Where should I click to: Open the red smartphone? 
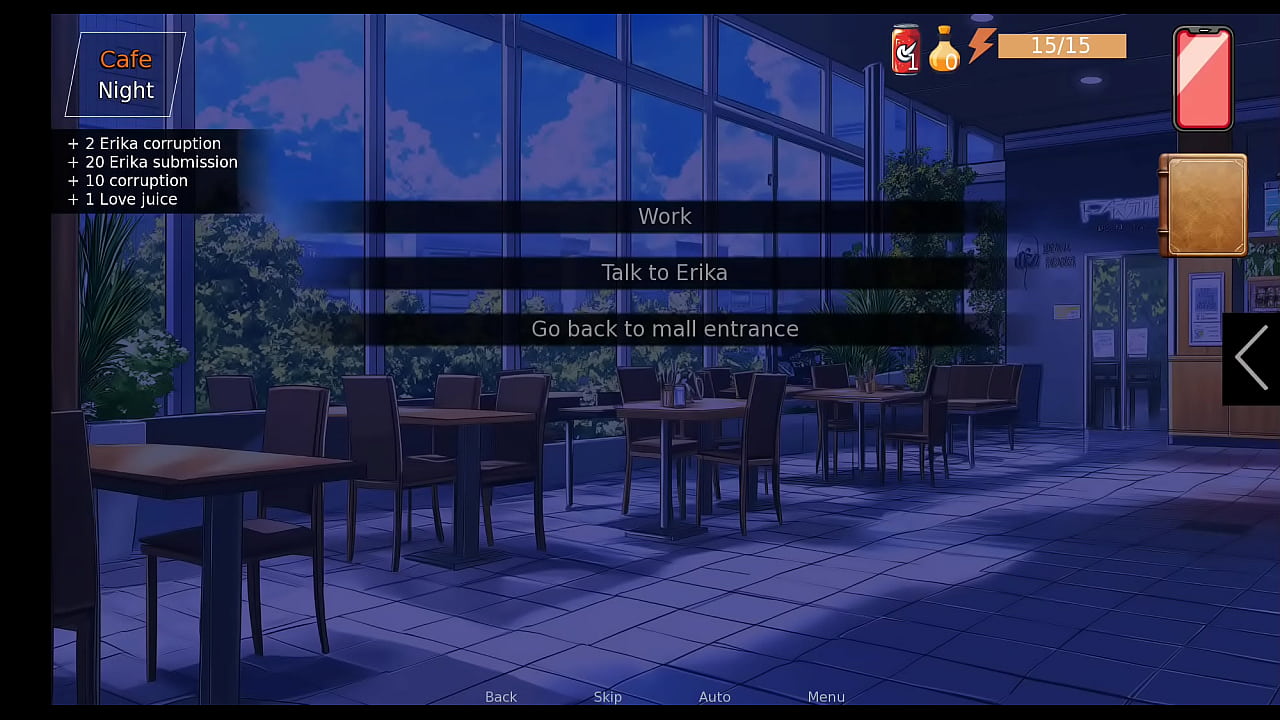(1202, 79)
